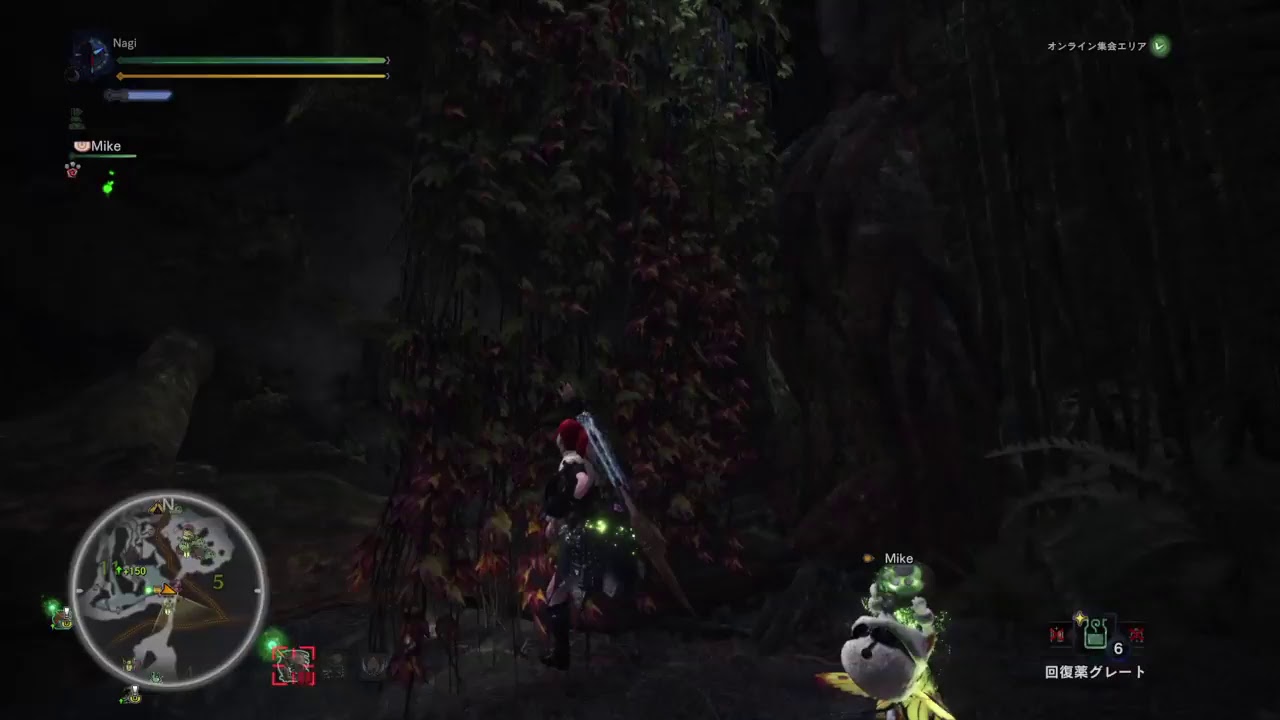Click the north compass marker on the minimap
Viewport: 1280px width, 720px height.
(x=168, y=504)
